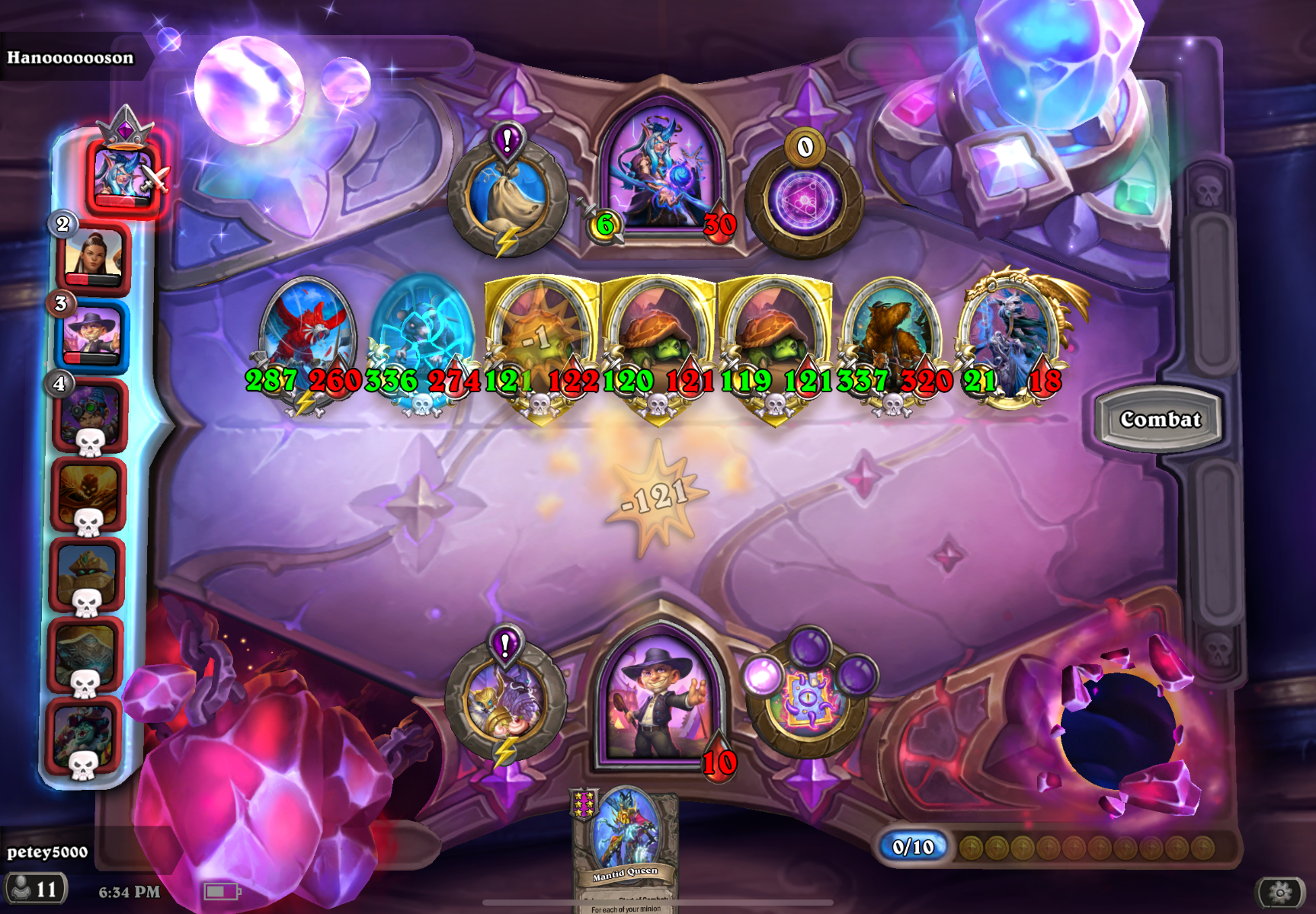The image size is (1316, 914).
Task: Select the Mantid Queen card in hand
Action: pyautogui.click(x=625, y=847)
